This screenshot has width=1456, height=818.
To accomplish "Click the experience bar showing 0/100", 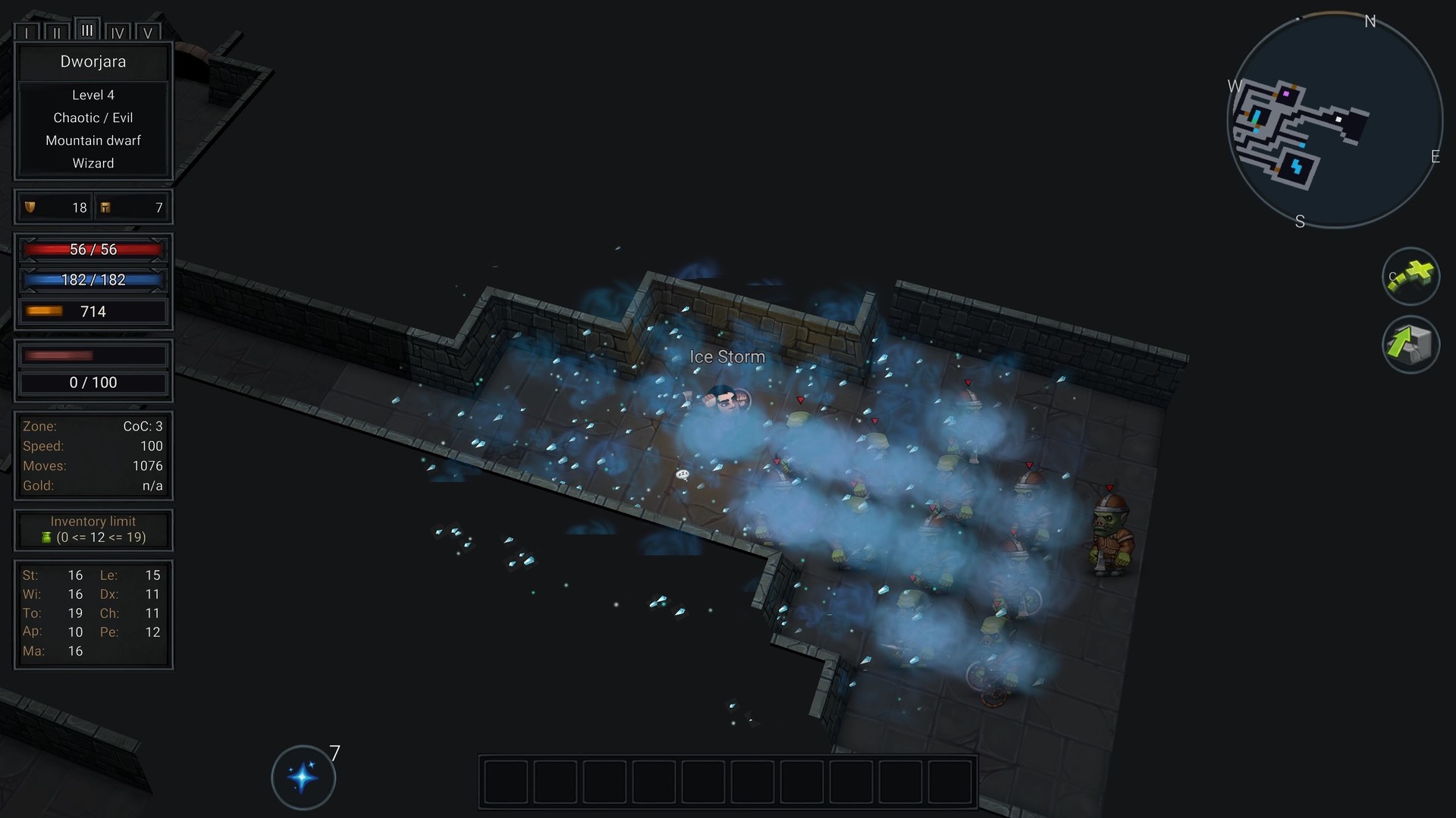I will (93, 383).
